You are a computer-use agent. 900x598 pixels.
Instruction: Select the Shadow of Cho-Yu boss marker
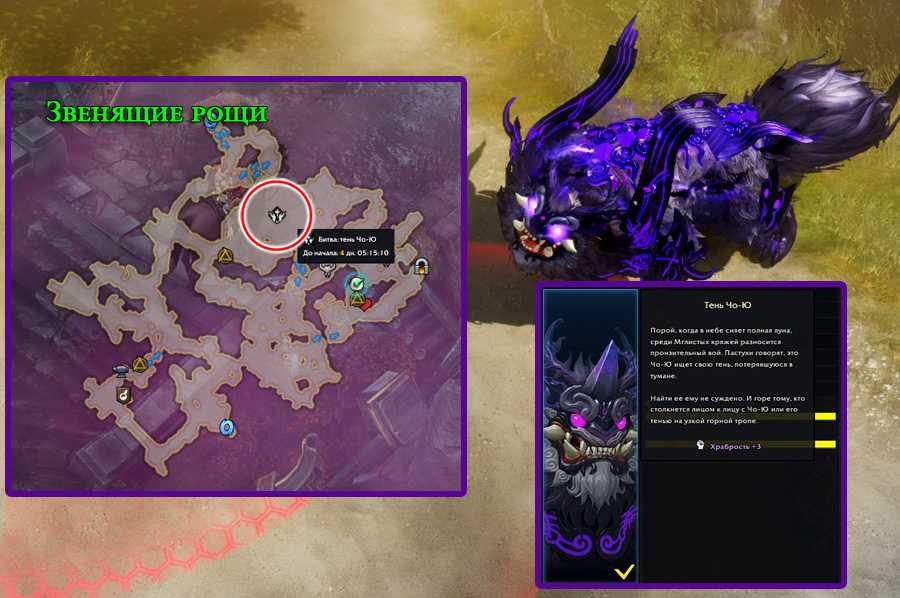click(278, 214)
